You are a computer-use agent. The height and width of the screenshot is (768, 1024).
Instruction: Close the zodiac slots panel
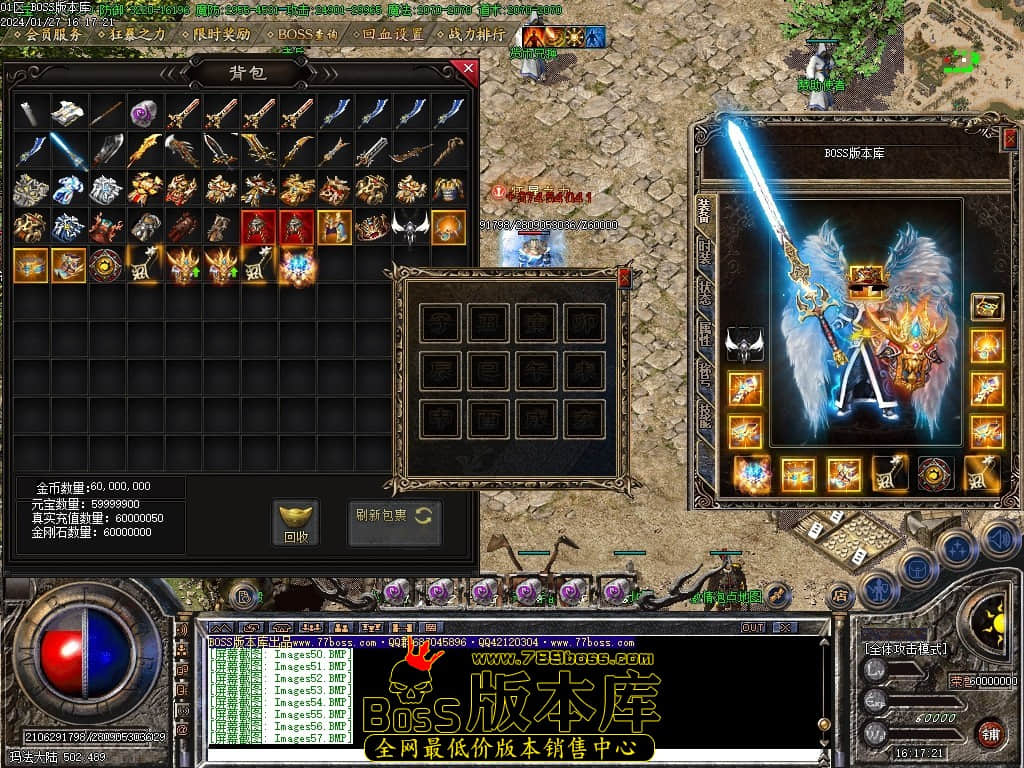(x=625, y=277)
